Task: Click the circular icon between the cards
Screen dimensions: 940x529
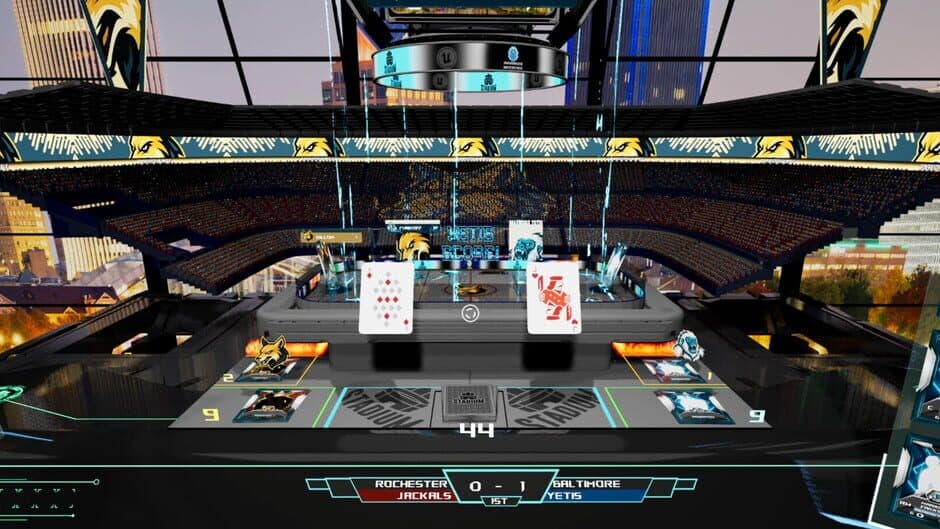Action: [x=470, y=313]
